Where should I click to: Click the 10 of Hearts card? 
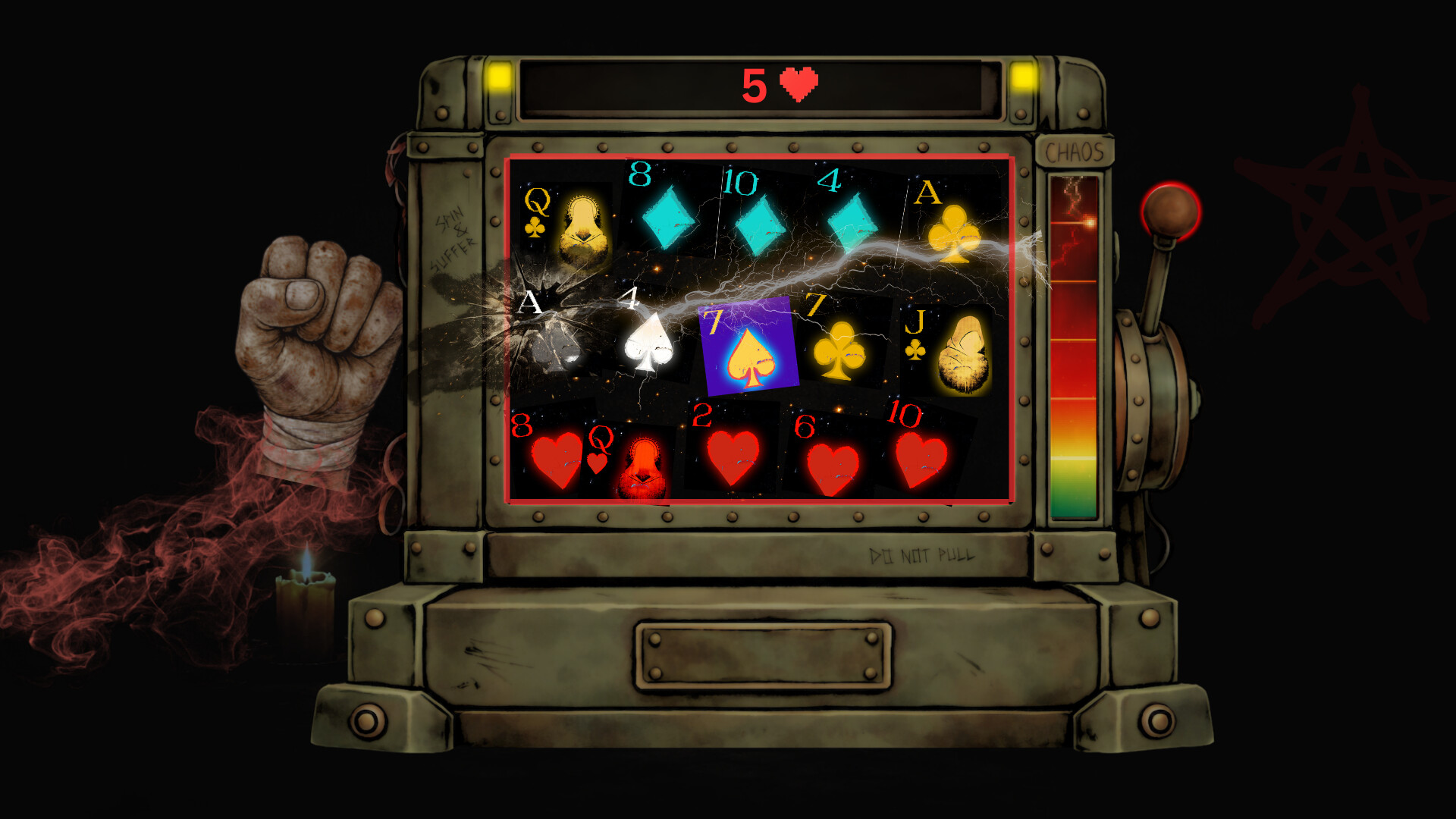921,455
